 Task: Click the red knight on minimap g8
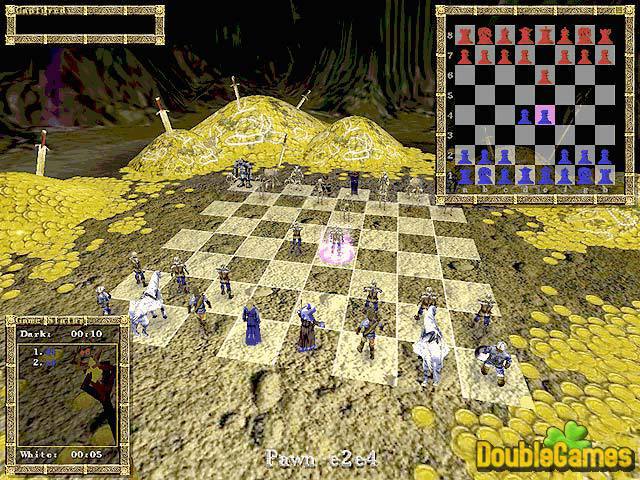(585, 36)
